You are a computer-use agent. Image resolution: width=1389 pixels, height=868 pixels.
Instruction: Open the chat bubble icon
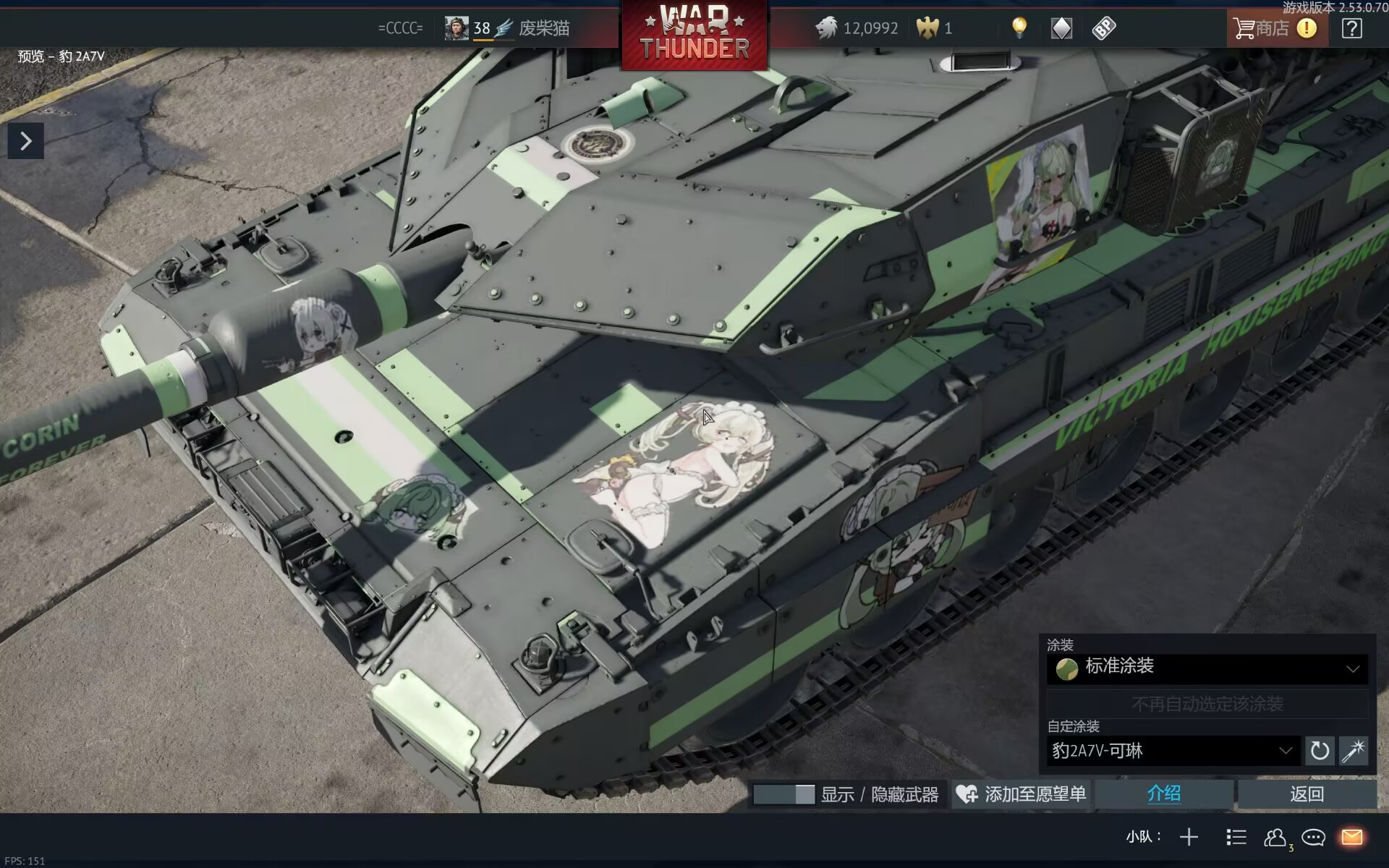(x=1313, y=838)
